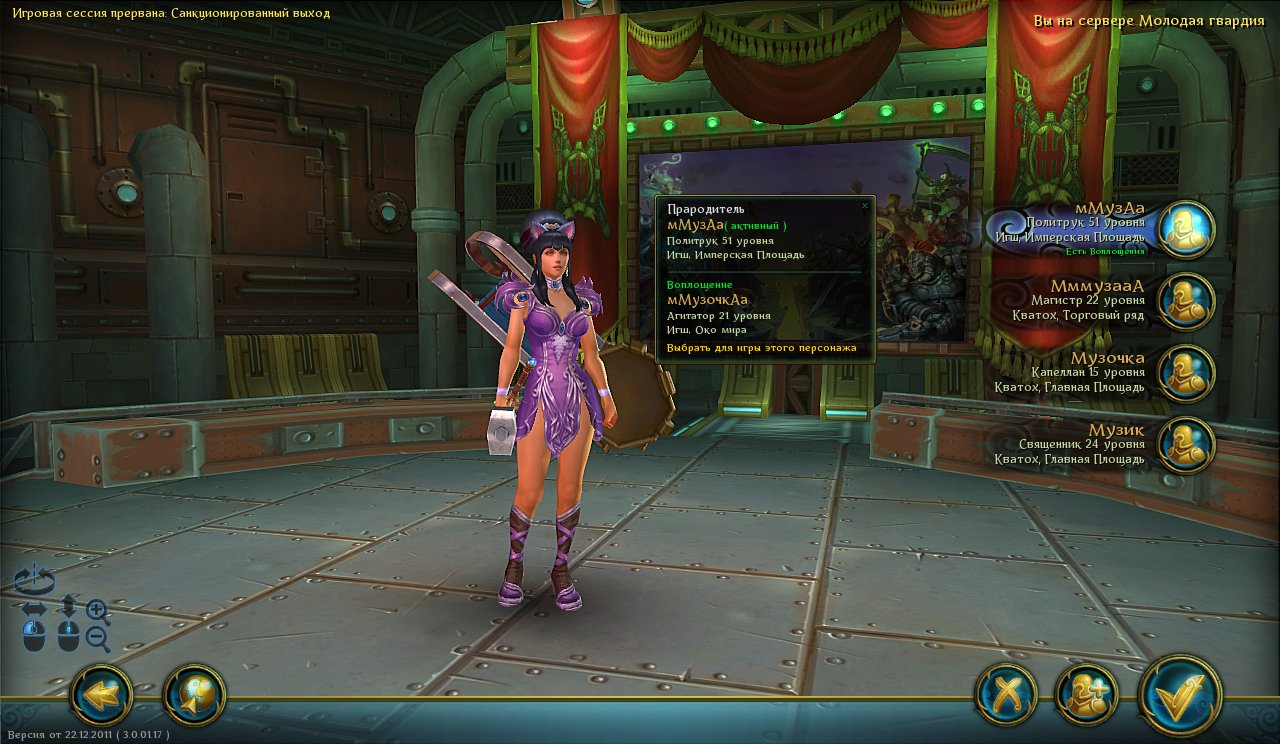Zoom in with the magnifier plus icon
This screenshot has height=744, width=1280.
coord(98,609)
